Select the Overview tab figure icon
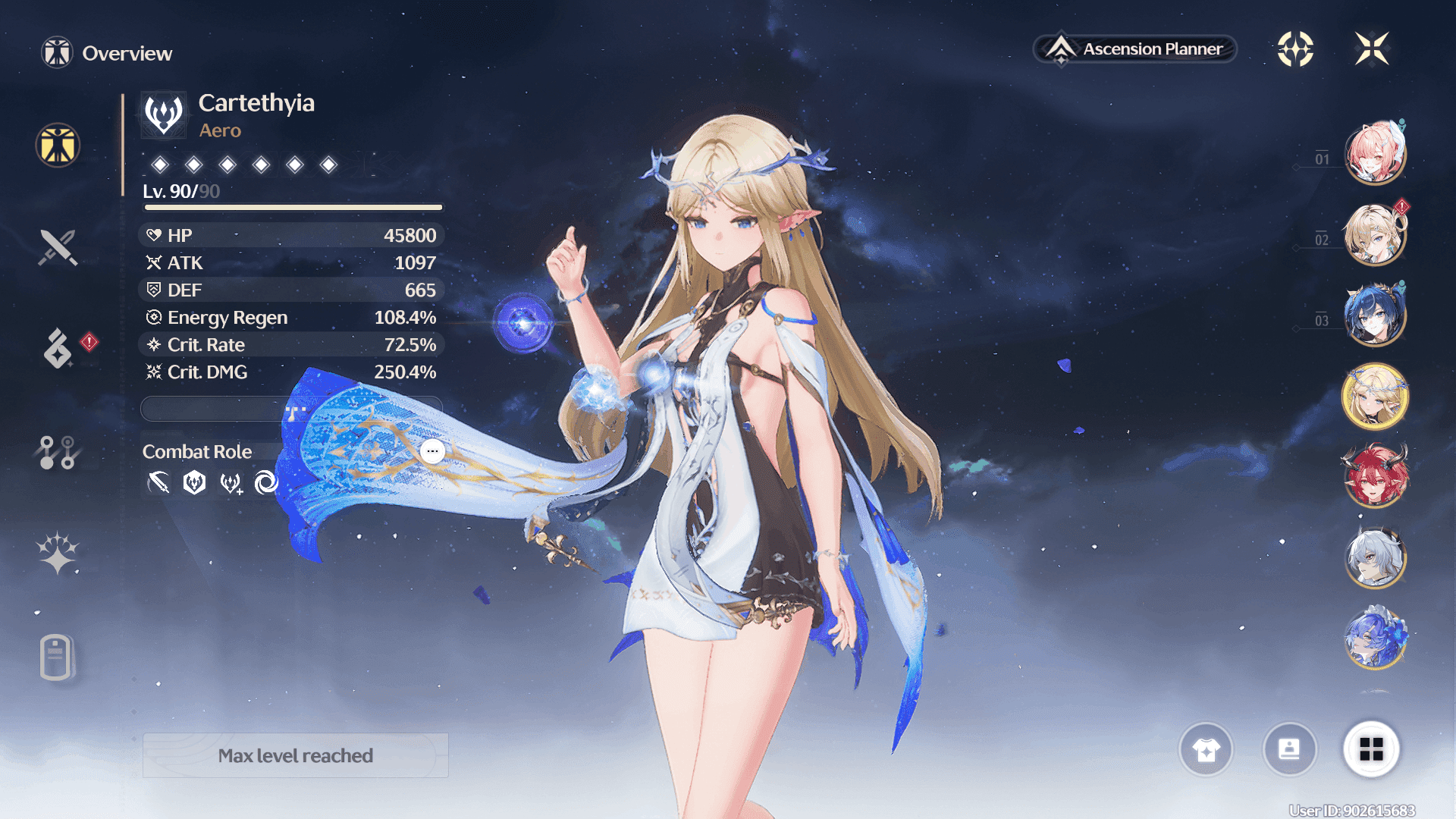 [58, 145]
